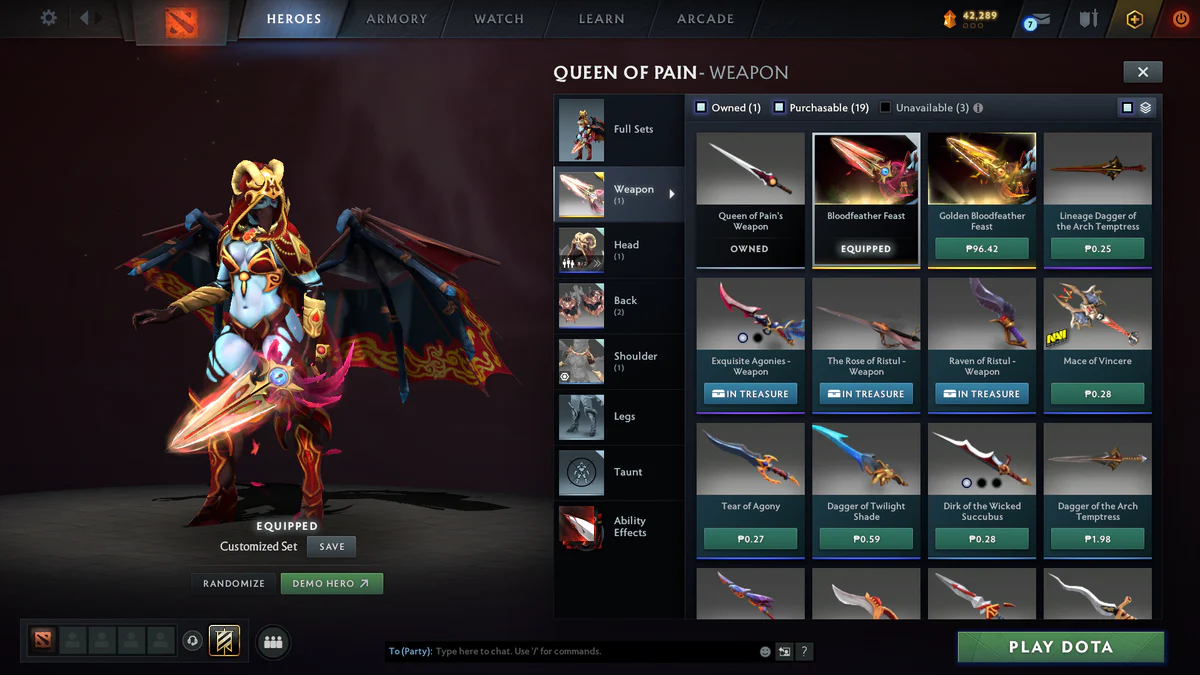Switch to the Armory tab
Screen dimensions: 1200x675
[x=396, y=19]
